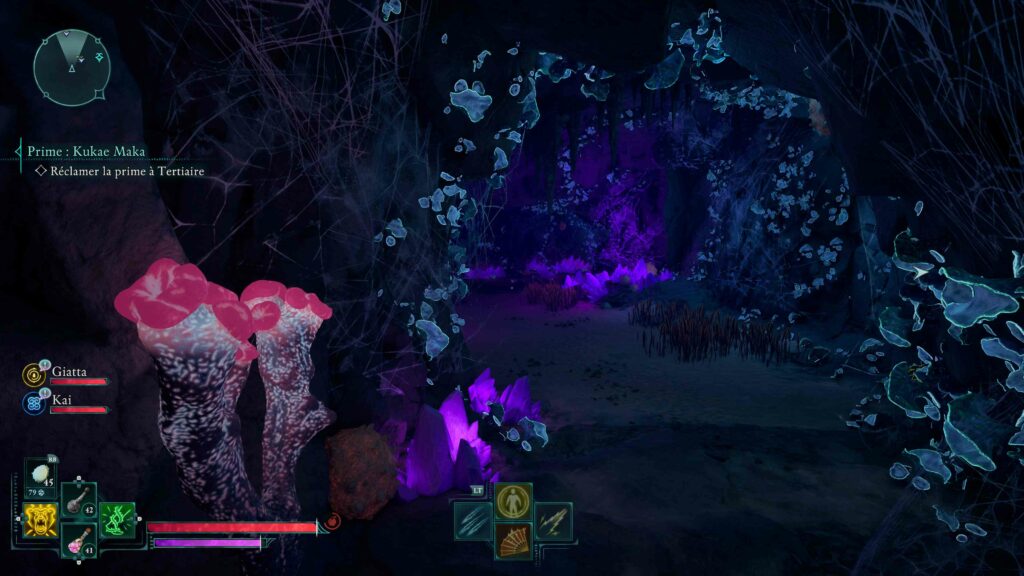1024x576 pixels.
Task: Open the circular minimap
Action: 71,68
